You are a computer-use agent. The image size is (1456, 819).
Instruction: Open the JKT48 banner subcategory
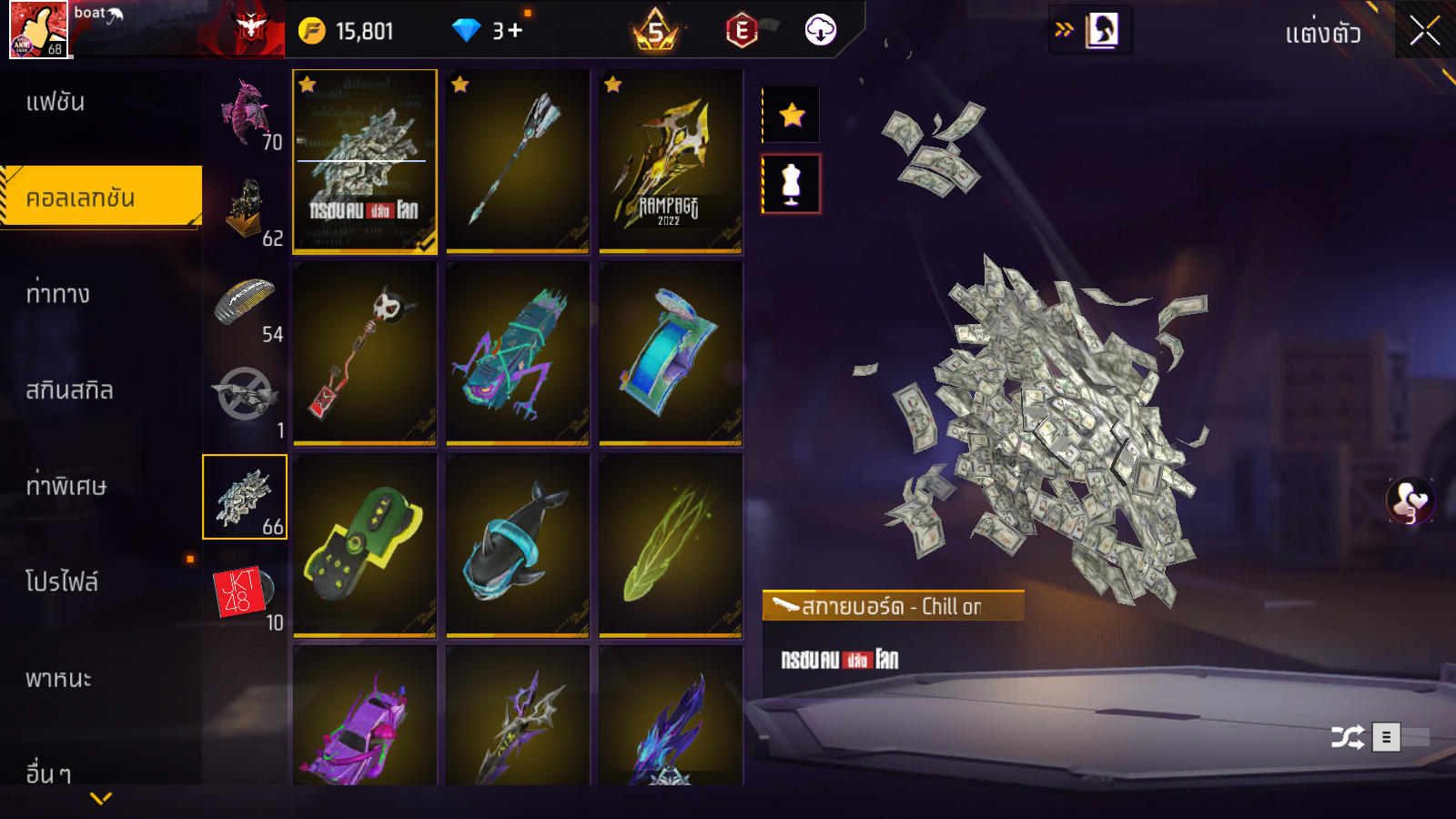click(244, 593)
